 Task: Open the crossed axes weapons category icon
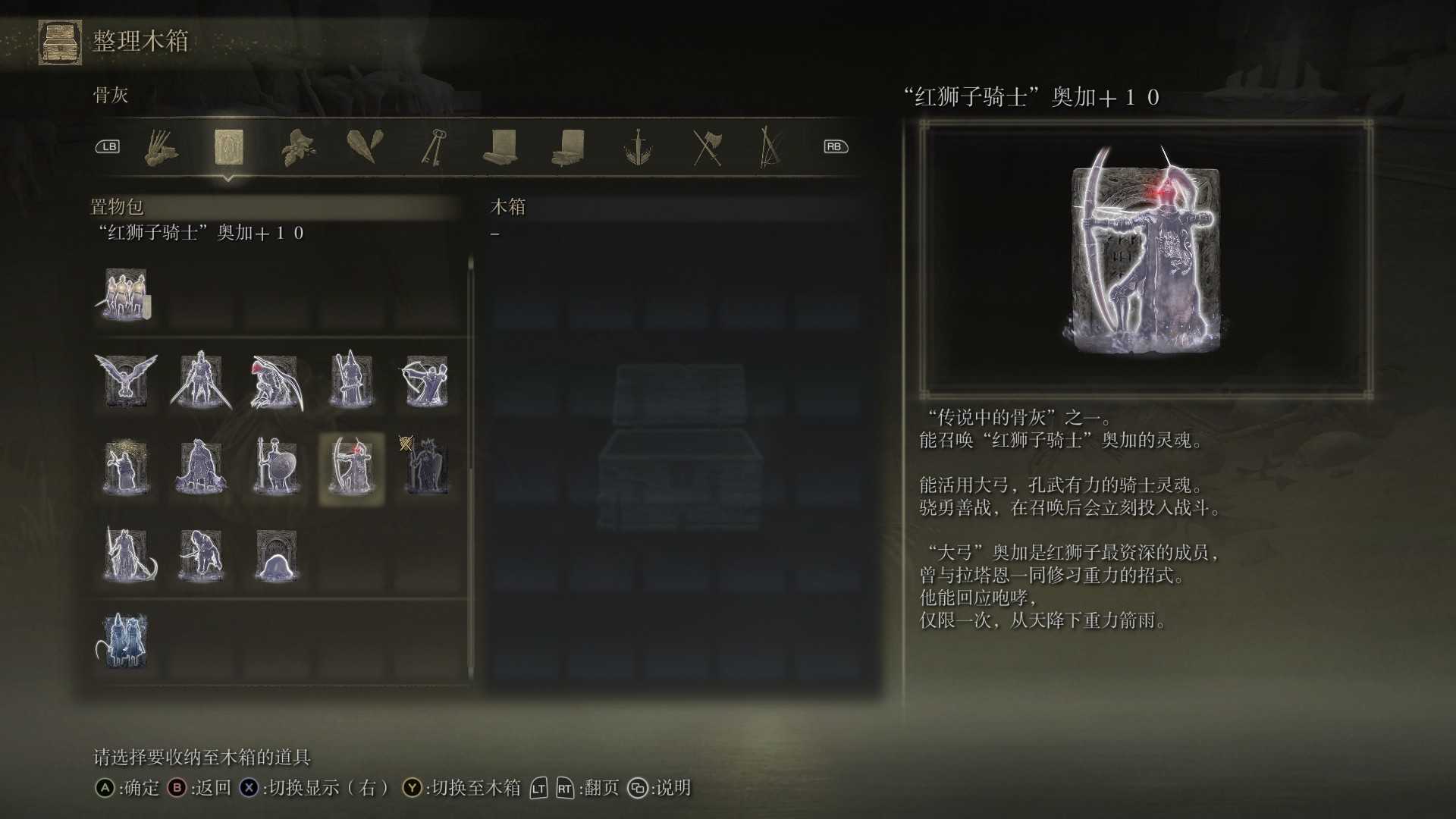pyautogui.click(x=706, y=148)
